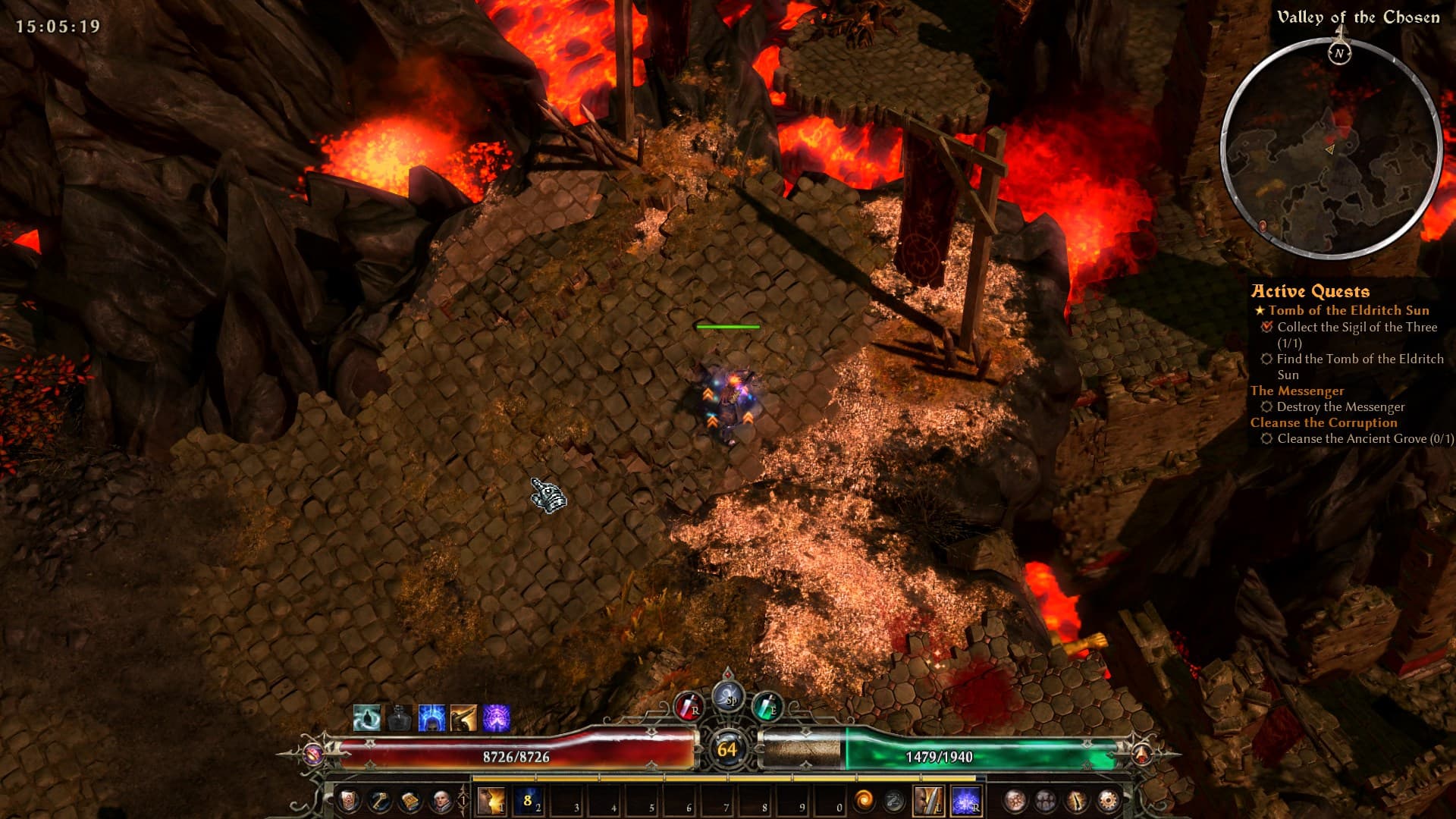The width and height of the screenshot is (1456, 819).
Task: Click the compass N marker on the minimap
Action: [1339, 53]
